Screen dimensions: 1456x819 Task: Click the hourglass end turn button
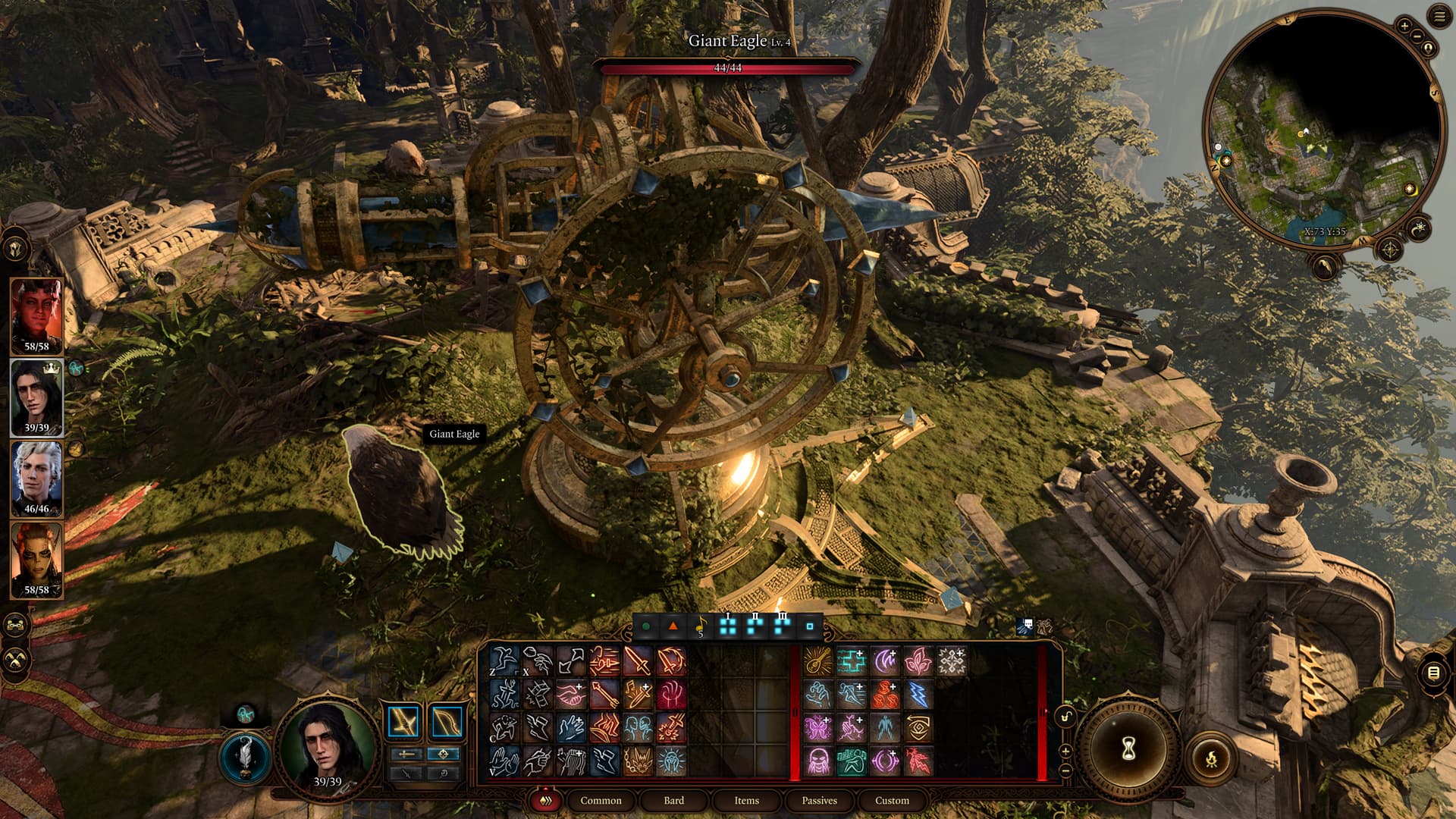1128,749
